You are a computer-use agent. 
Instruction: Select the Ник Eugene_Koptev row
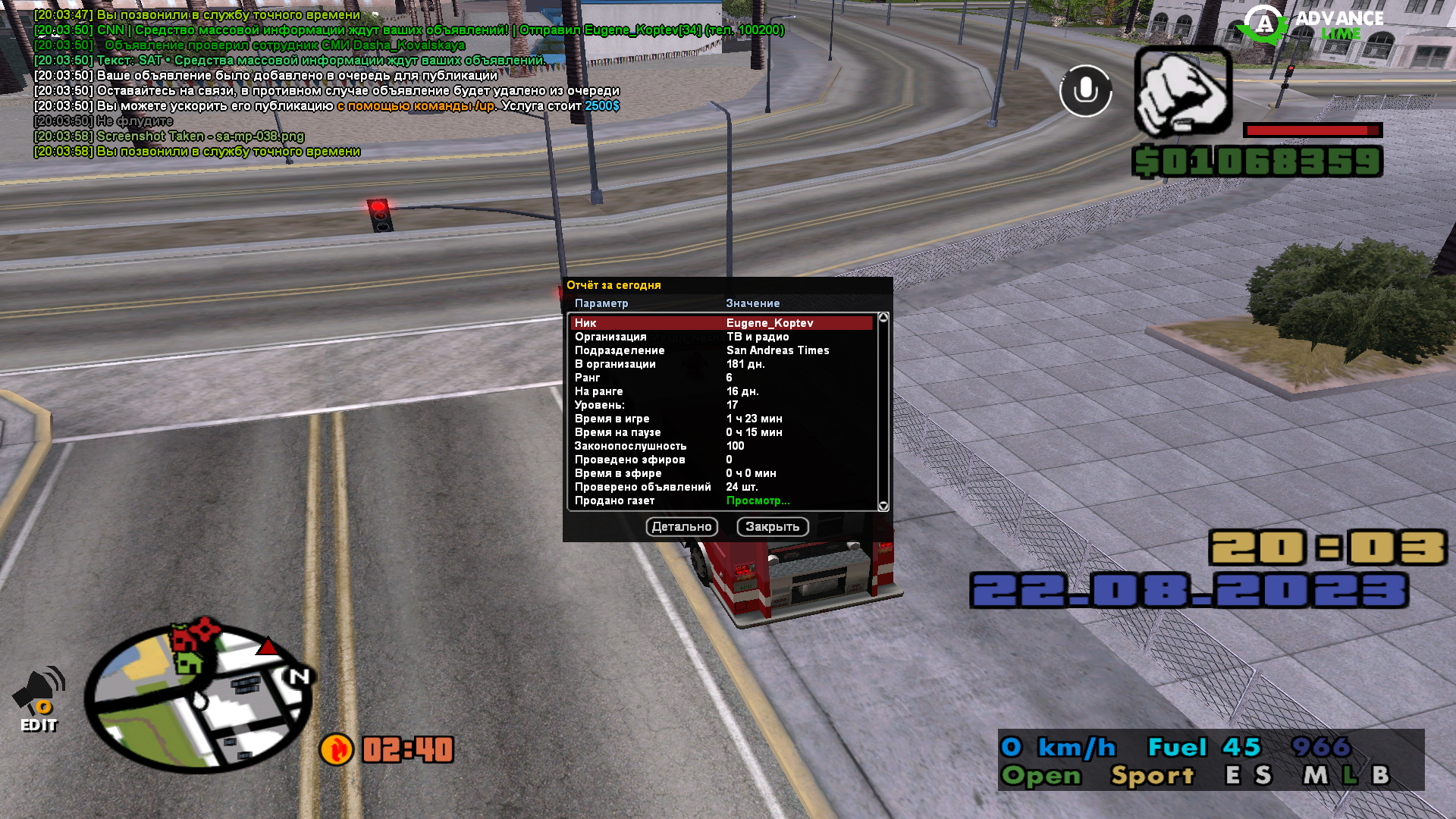tap(720, 323)
